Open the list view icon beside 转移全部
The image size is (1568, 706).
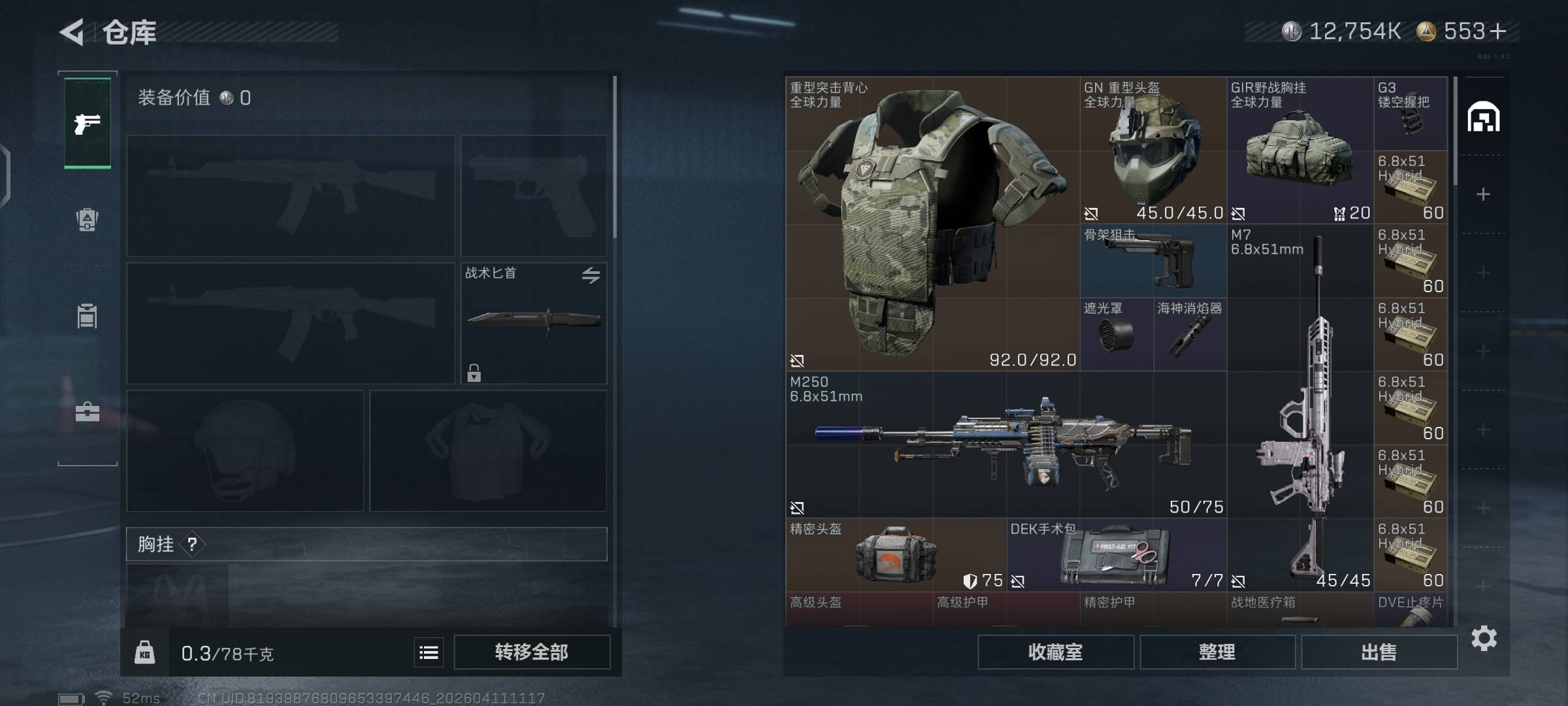[429, 652]
